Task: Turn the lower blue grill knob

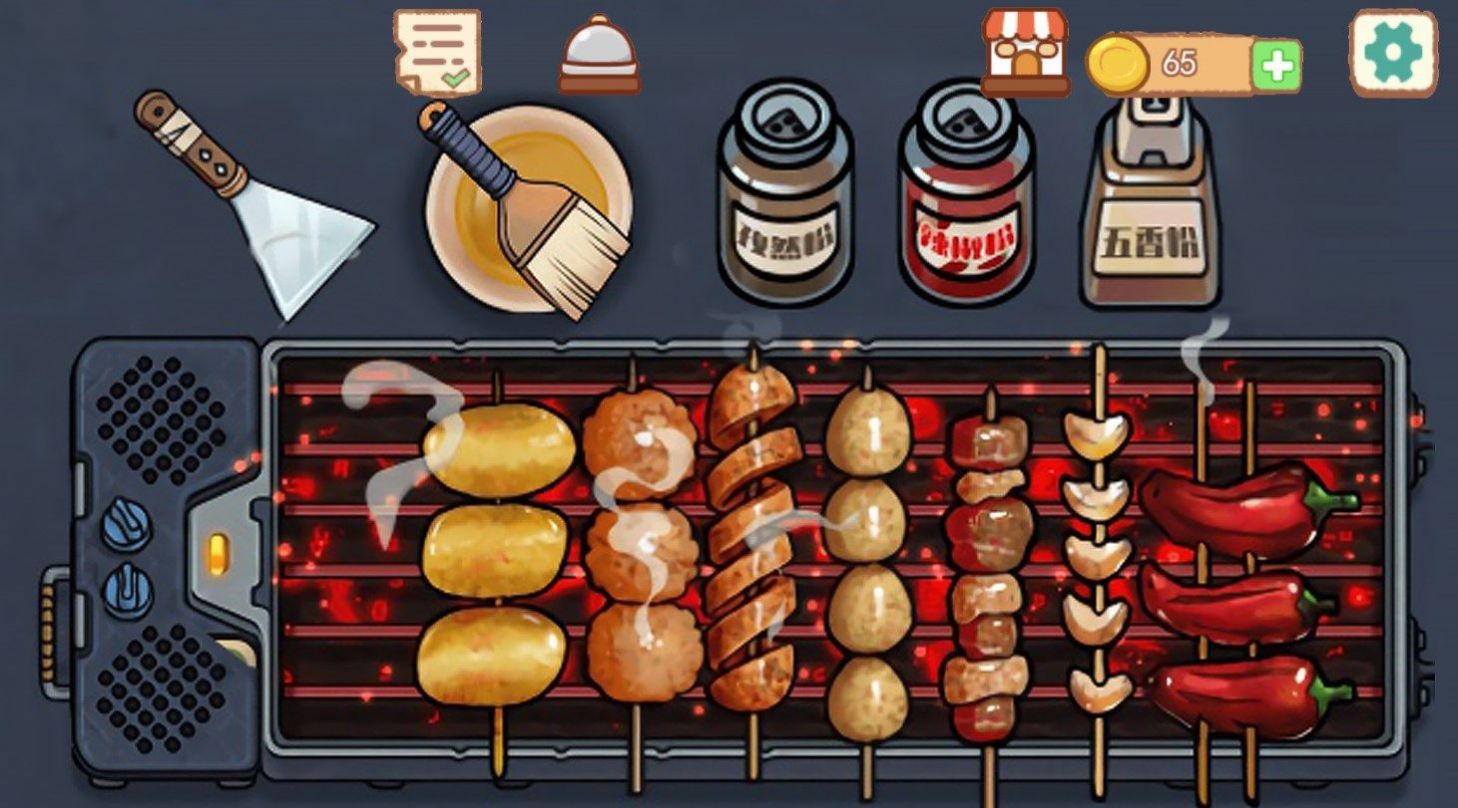Action: pyautogui.click(x=128, y=589)
